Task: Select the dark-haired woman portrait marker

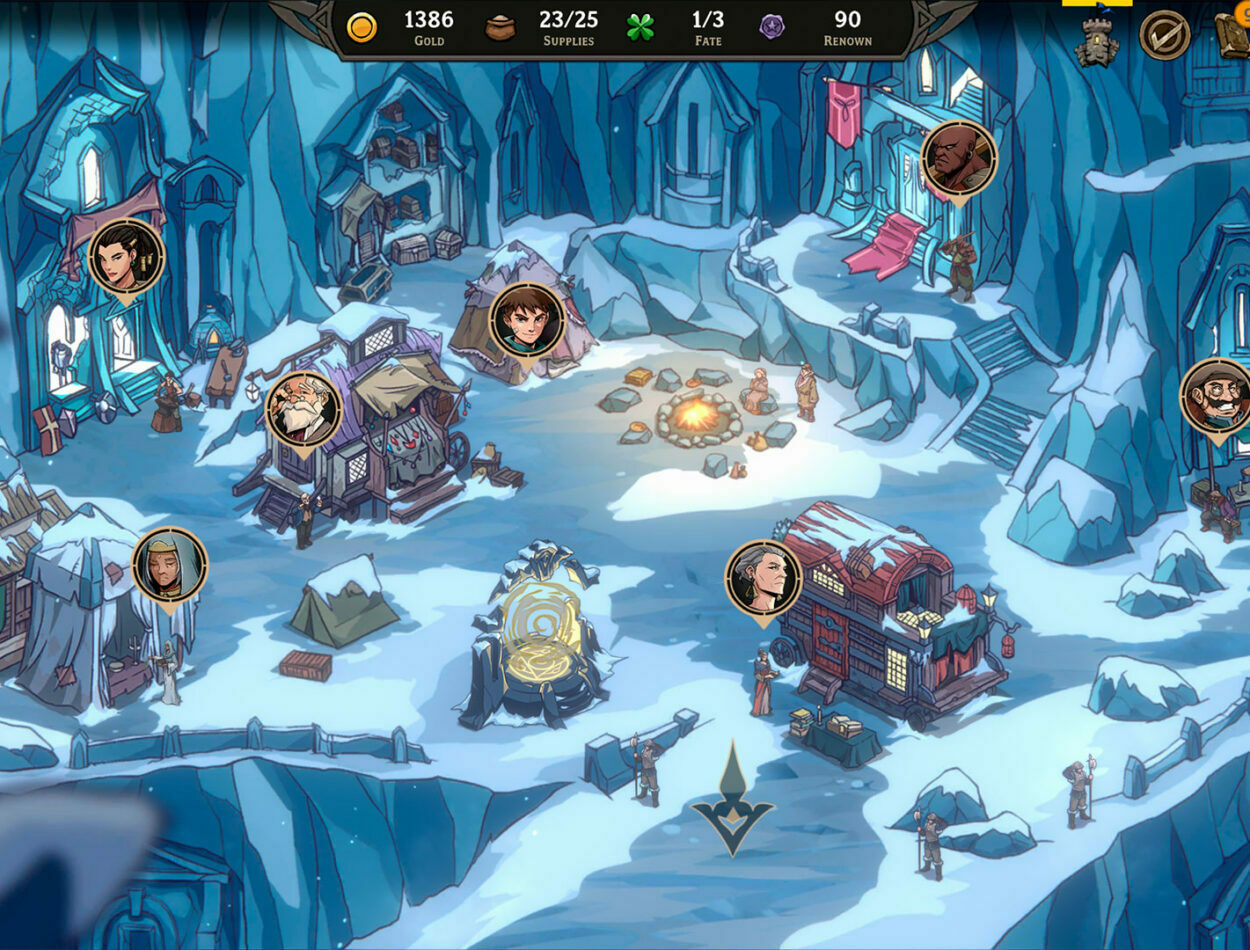Action: tap(126, 257)
